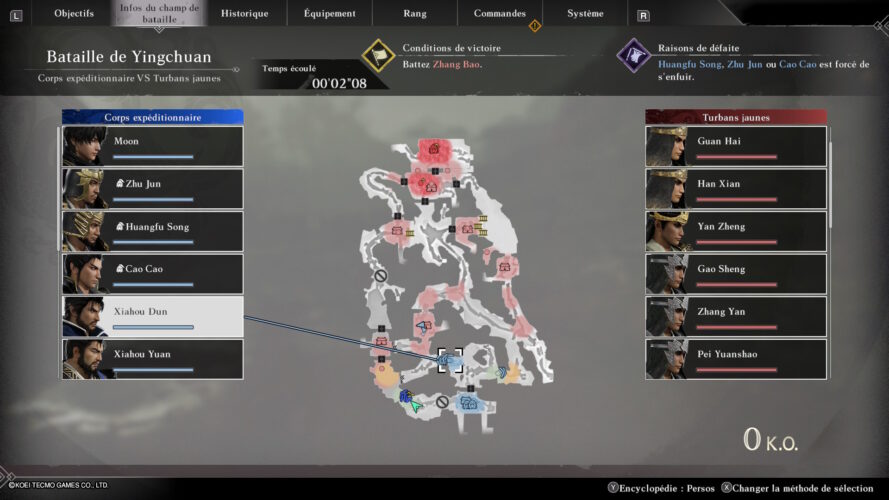Image resolution: width=889 pixels, height=500 pixels.
Task: Choose the Pei Yuanshao enemy row
Action: point(736,359)
